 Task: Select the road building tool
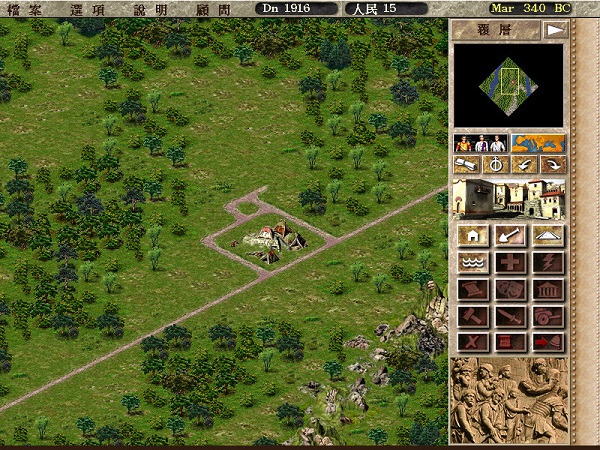(546, 236)
